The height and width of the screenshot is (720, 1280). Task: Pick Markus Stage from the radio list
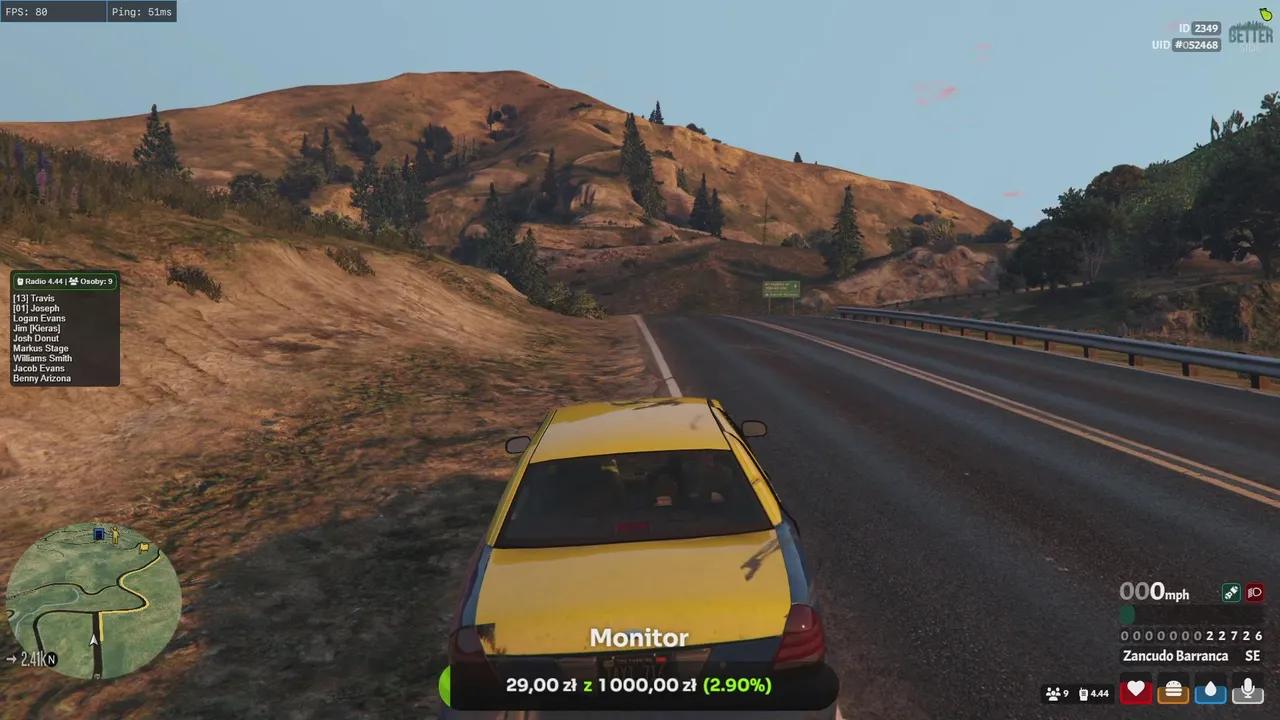(41, 348)
